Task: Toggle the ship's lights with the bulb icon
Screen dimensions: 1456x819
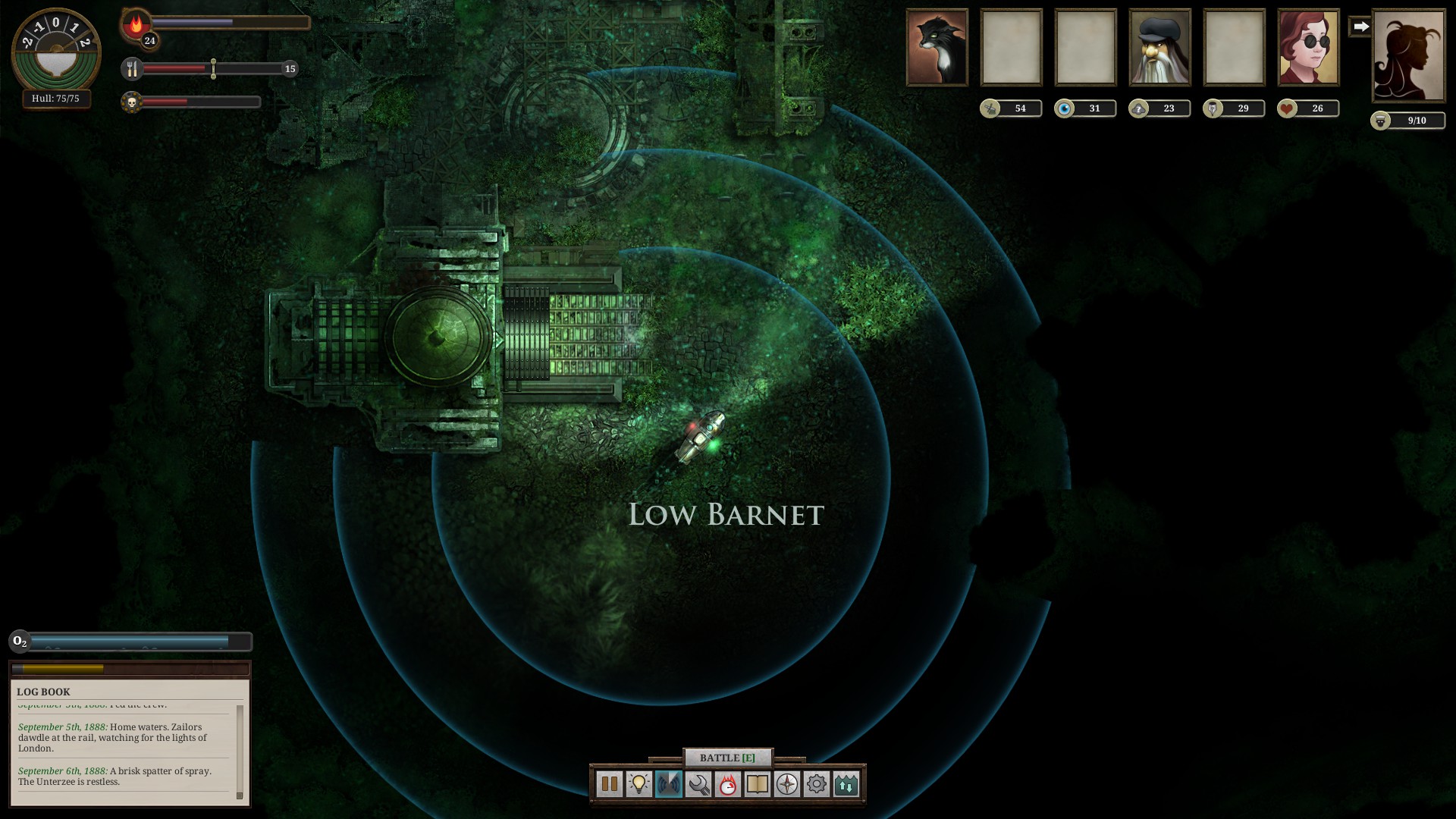Action: pyautogui.click(x=640, y=785)
